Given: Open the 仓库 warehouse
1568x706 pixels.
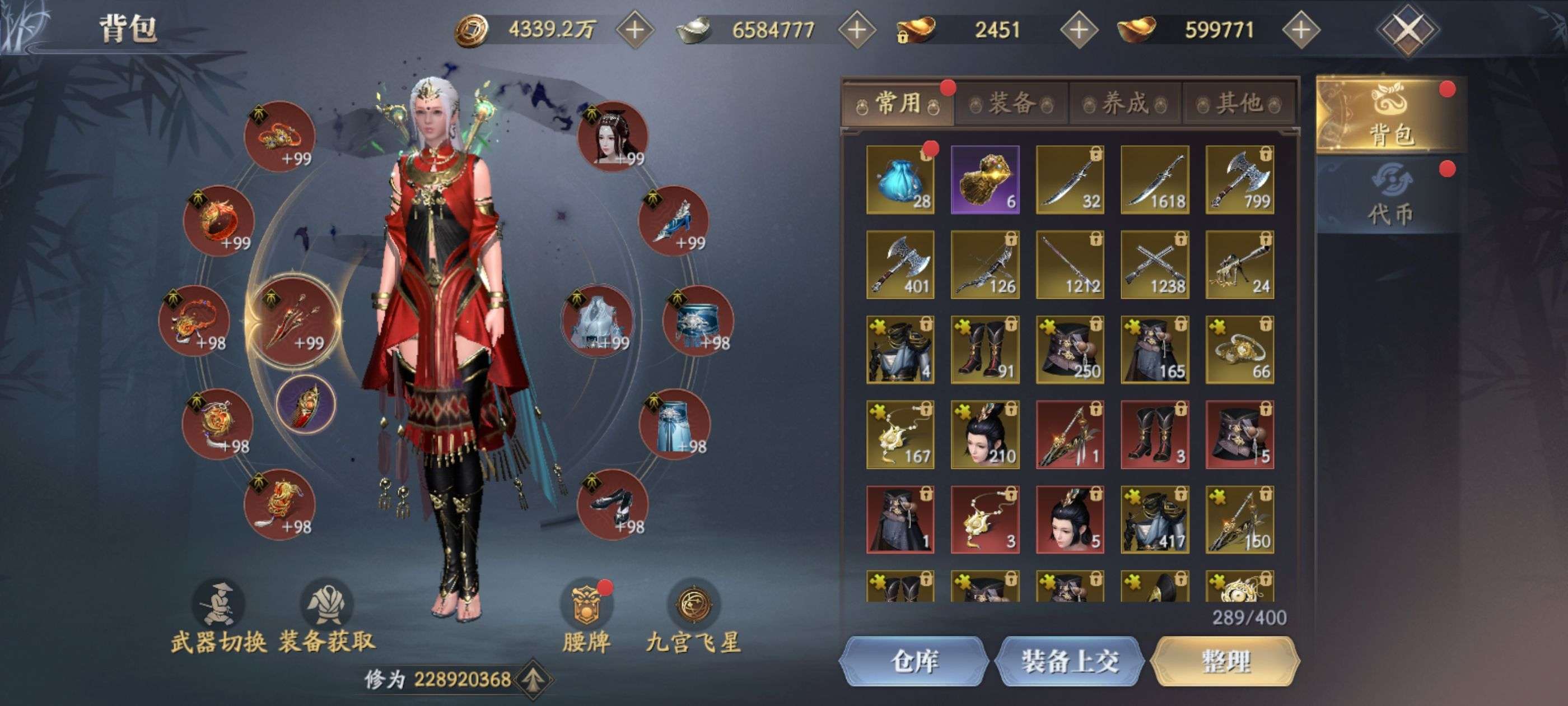Looking at the screenshot, I should 914,661.
